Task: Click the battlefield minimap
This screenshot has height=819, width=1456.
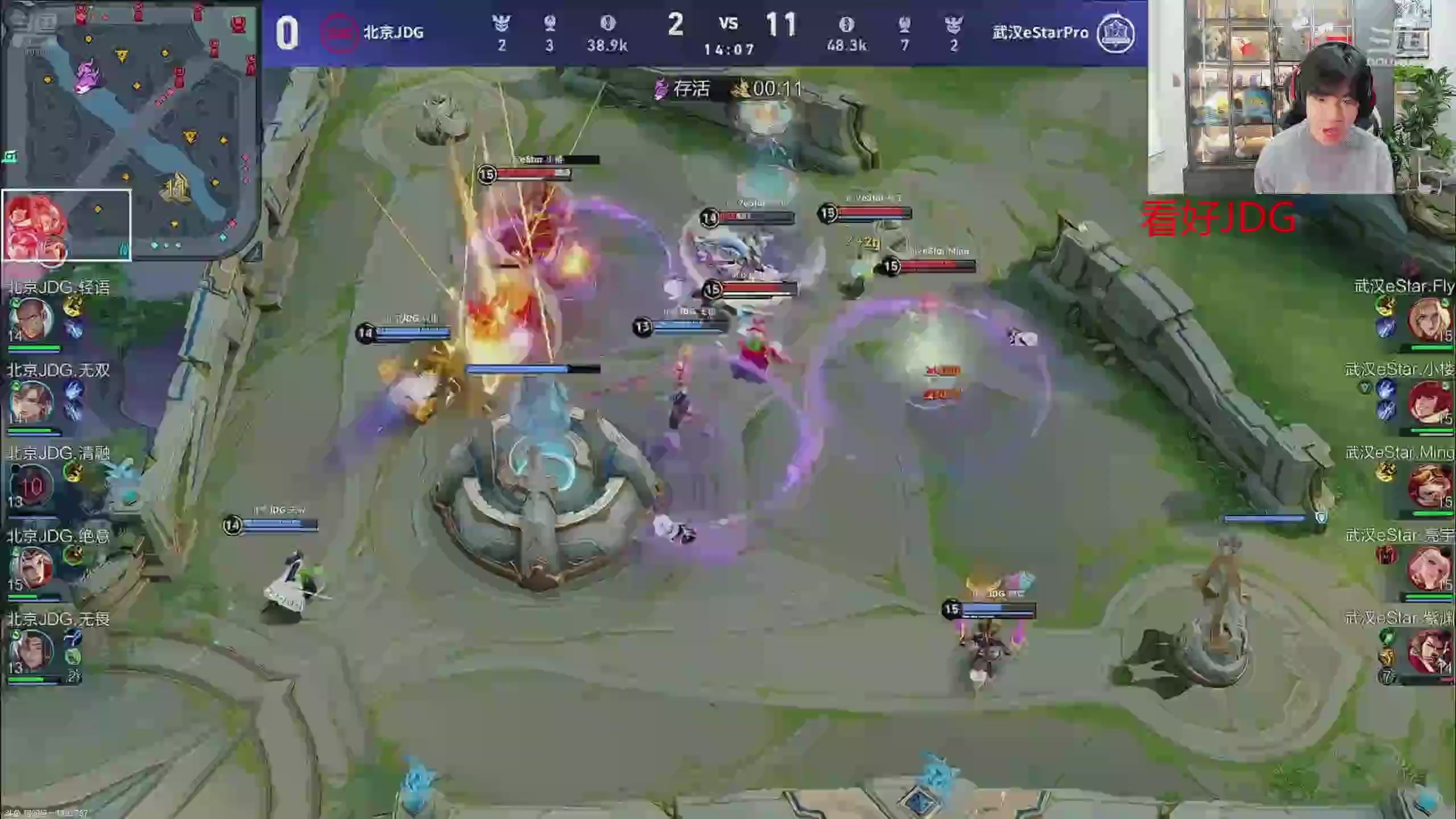Action: click(x=130, y=130)
